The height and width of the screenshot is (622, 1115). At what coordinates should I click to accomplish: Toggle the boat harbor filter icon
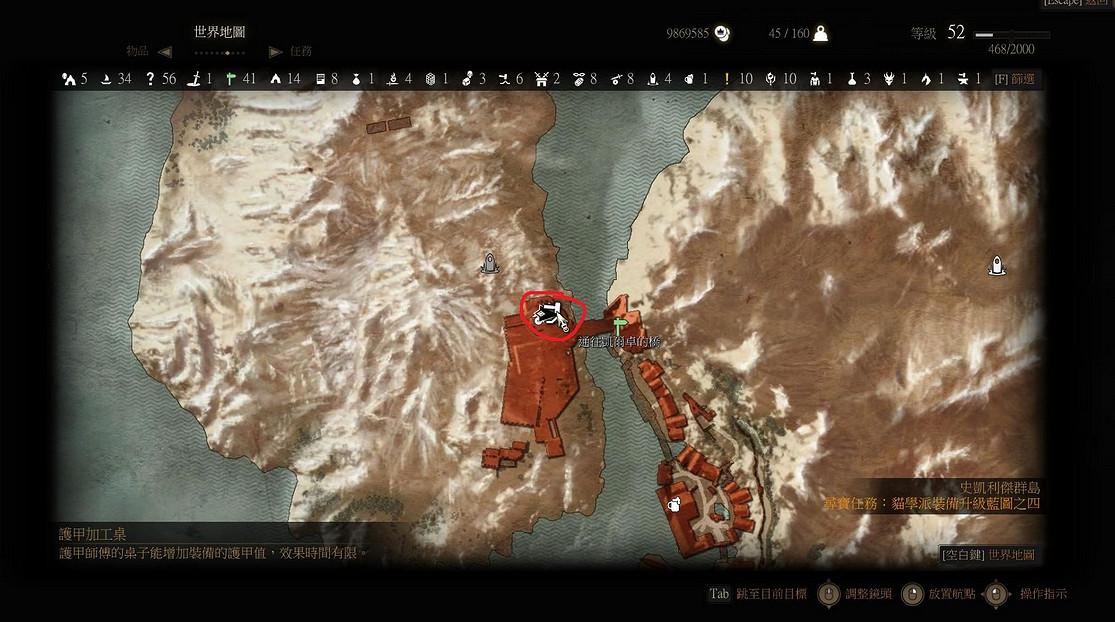click(105, 78)
